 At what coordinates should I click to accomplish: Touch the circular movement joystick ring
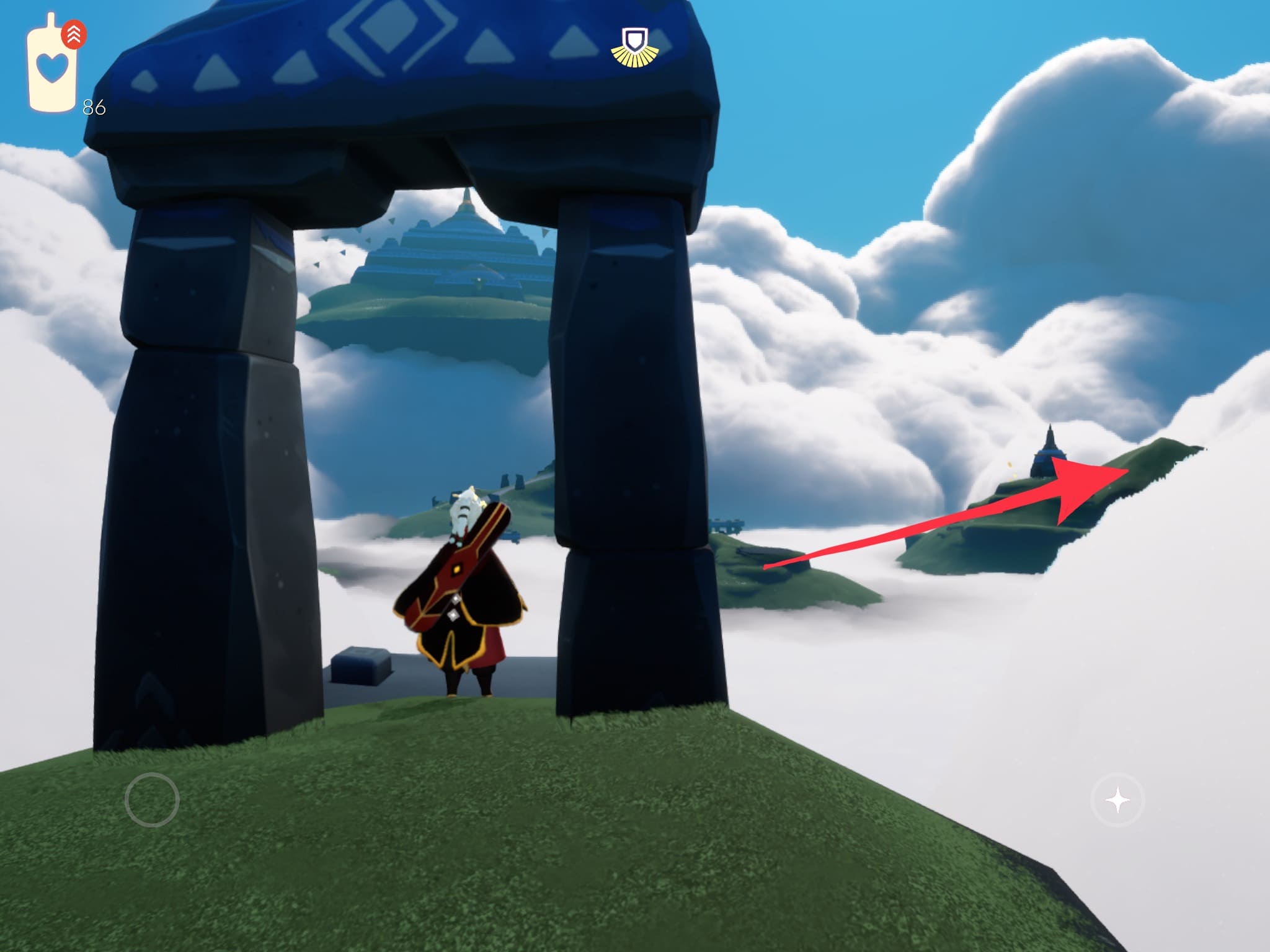click(152, 800)
